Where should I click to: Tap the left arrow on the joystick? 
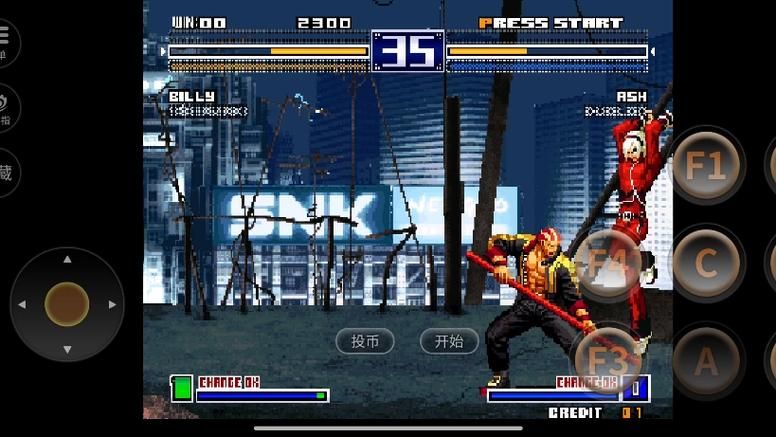[x=22, y=304]
